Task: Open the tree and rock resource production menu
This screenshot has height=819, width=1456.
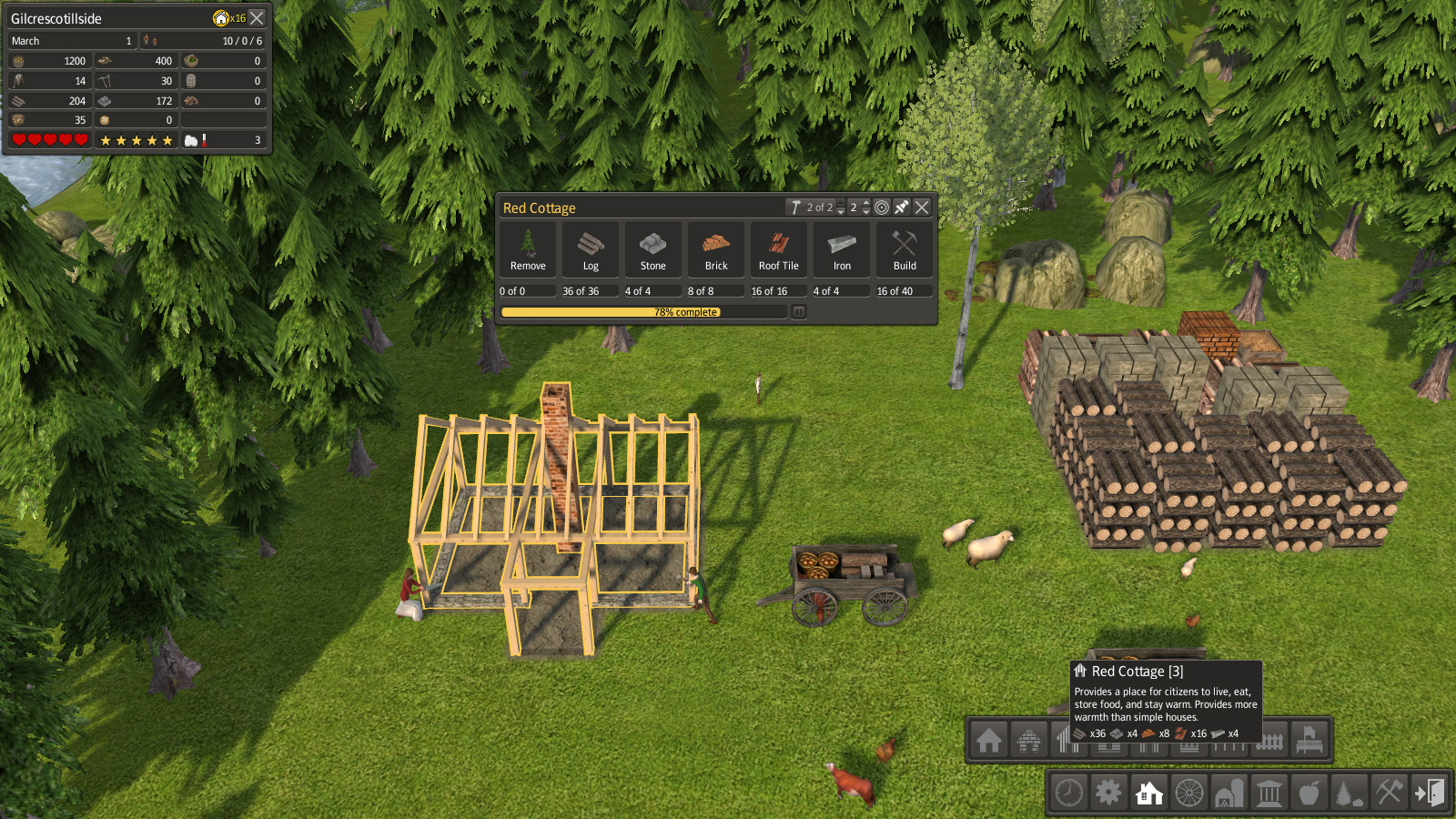Action: pyautogui.click(x=1349, y=793)
